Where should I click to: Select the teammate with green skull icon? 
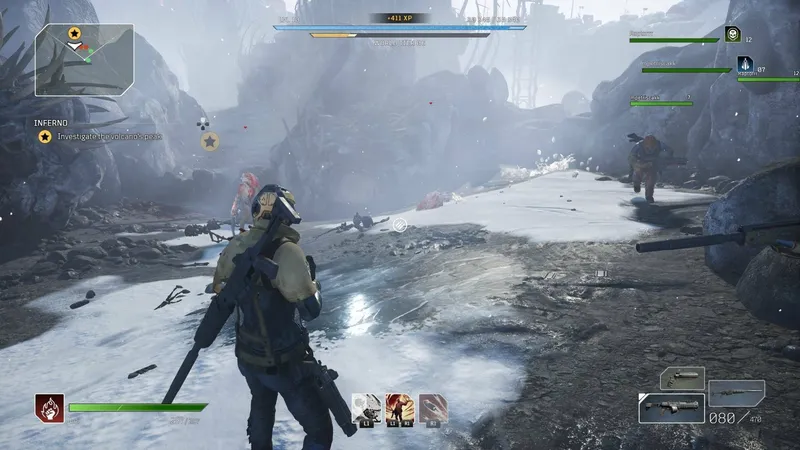point(733,34)
